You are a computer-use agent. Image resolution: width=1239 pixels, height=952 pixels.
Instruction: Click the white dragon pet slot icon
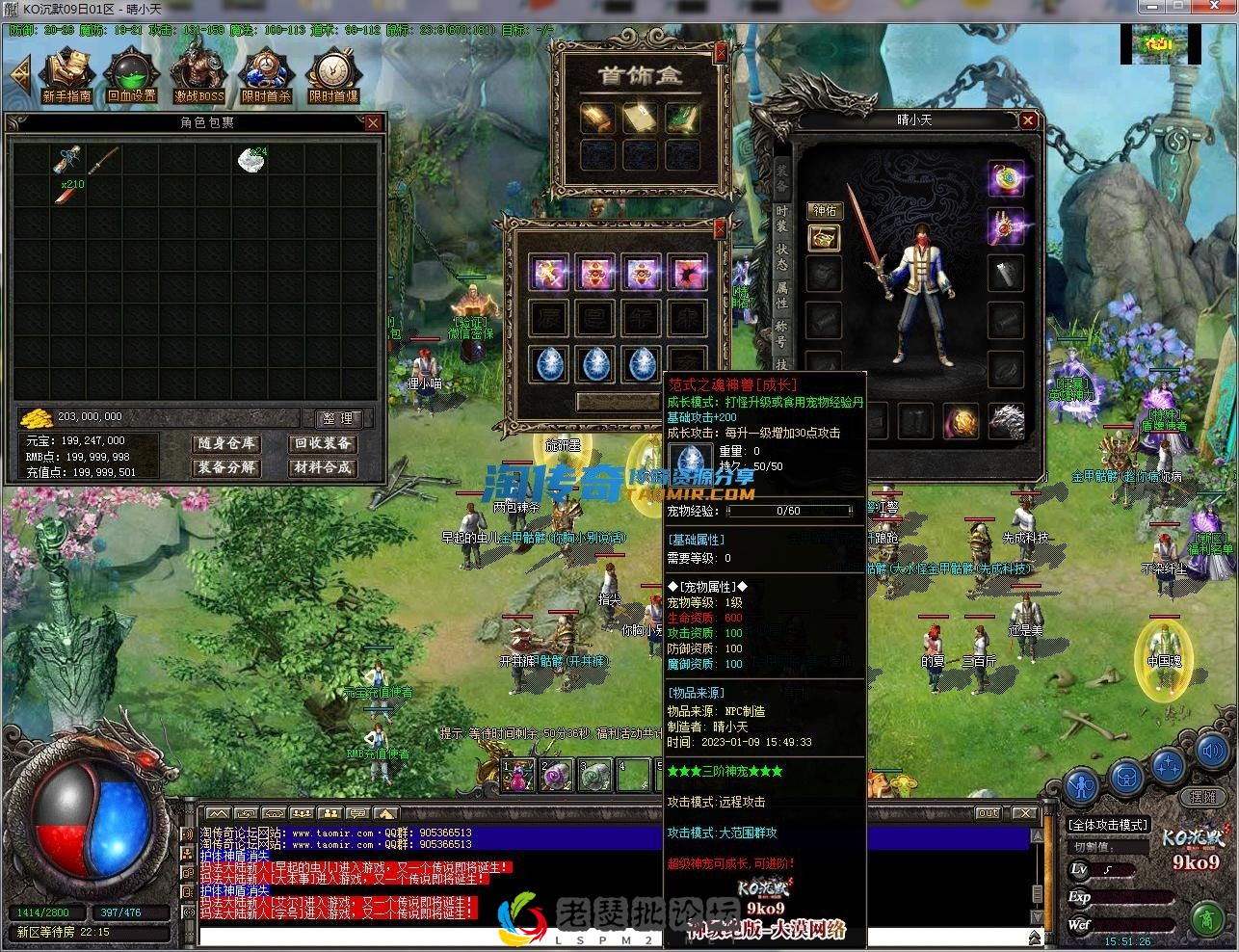[x=1006, y=419]
